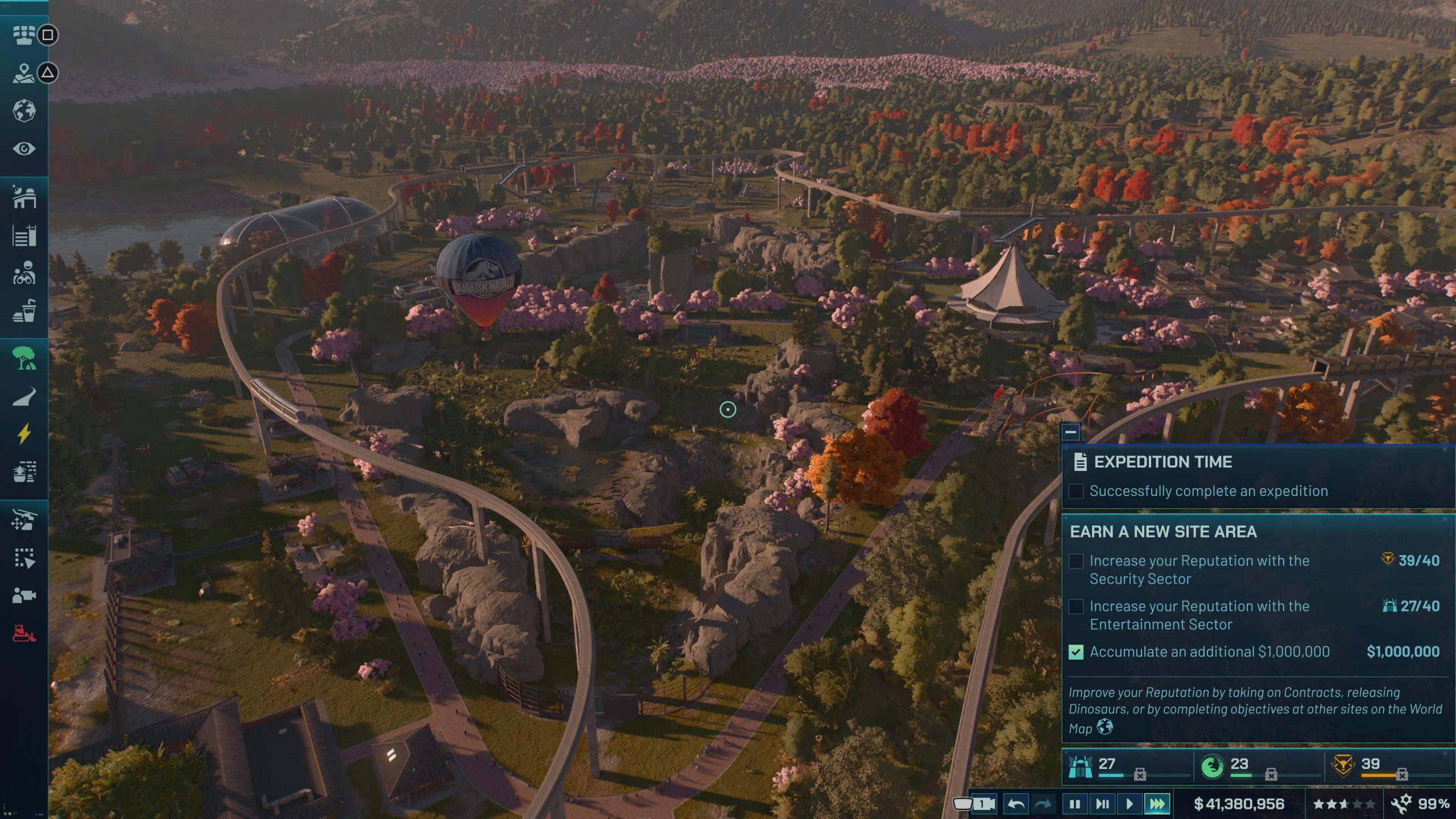The width and height of the screenshot is (1456, 819).
Task: Open the food and drink amenities menu
Action: 24,312
